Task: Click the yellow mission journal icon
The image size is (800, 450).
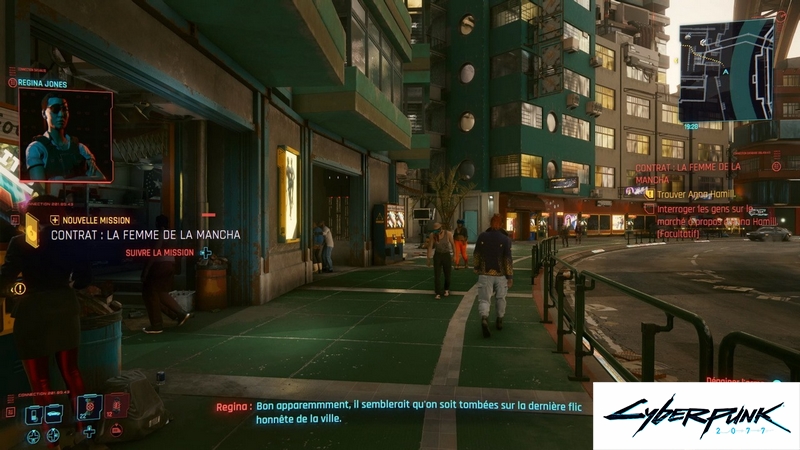Action: click(x=32, y=229)
